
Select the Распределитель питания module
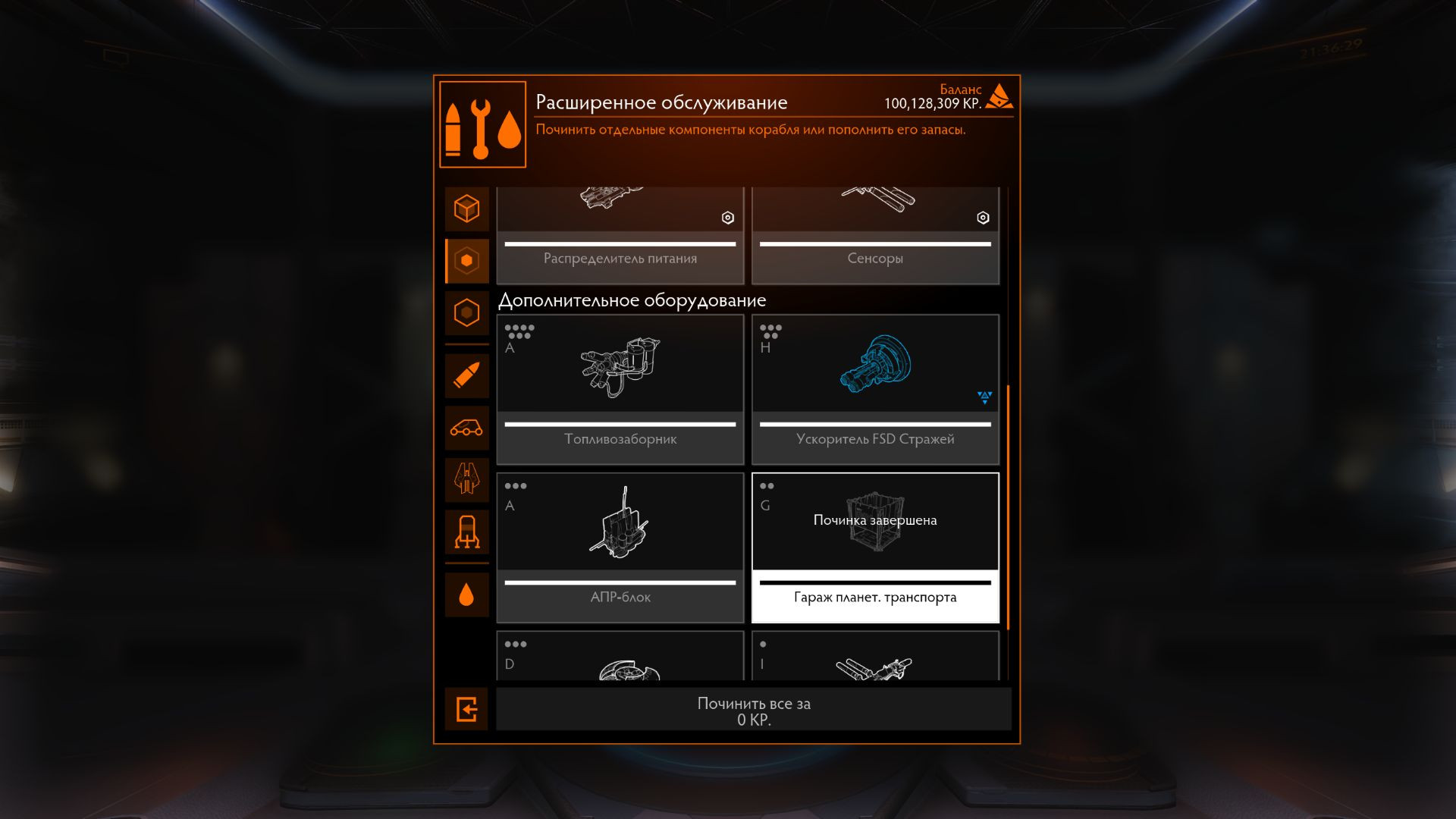pos(620,237)
